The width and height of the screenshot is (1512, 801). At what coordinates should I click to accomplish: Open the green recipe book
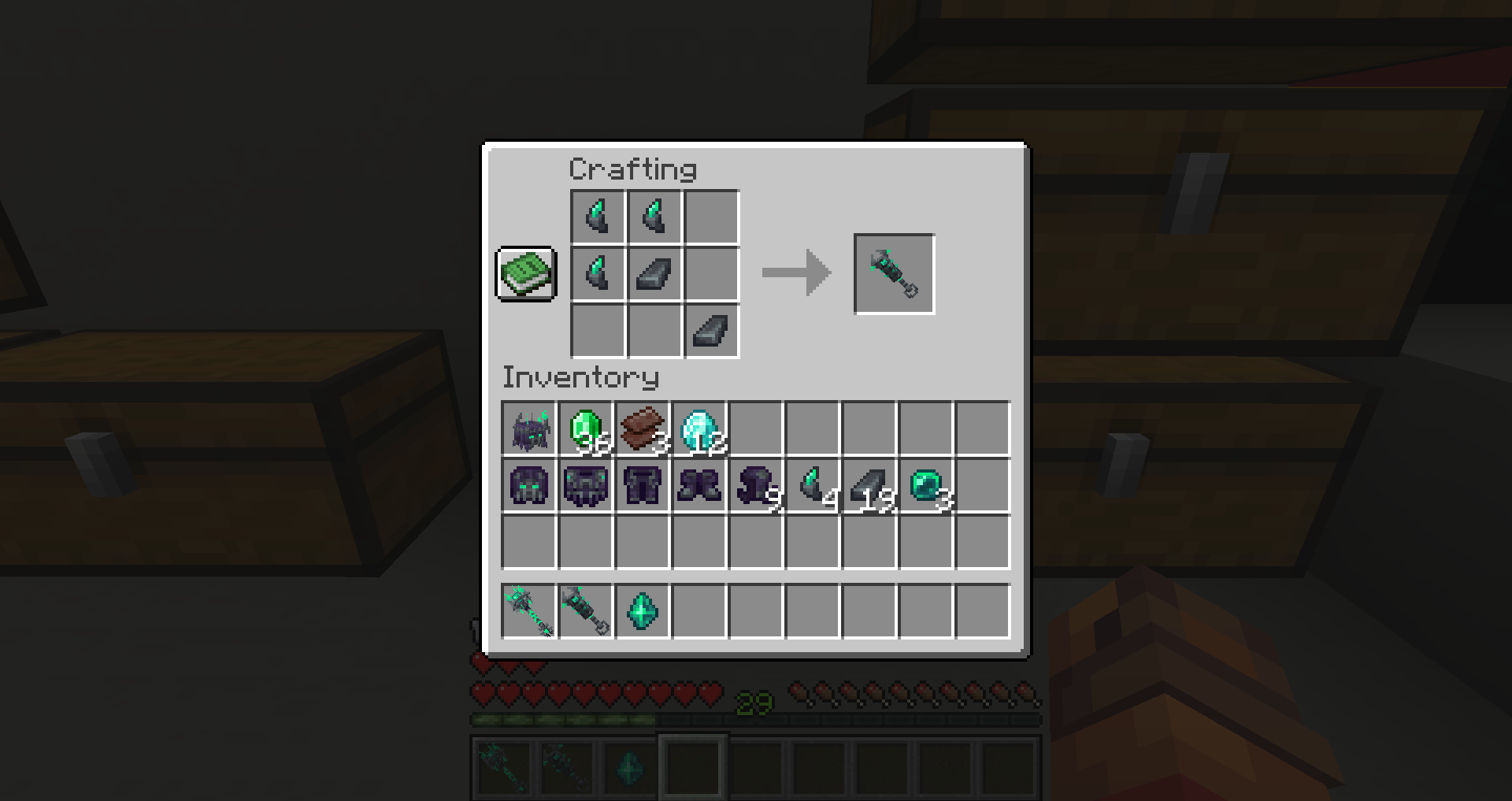pos(526,274)
